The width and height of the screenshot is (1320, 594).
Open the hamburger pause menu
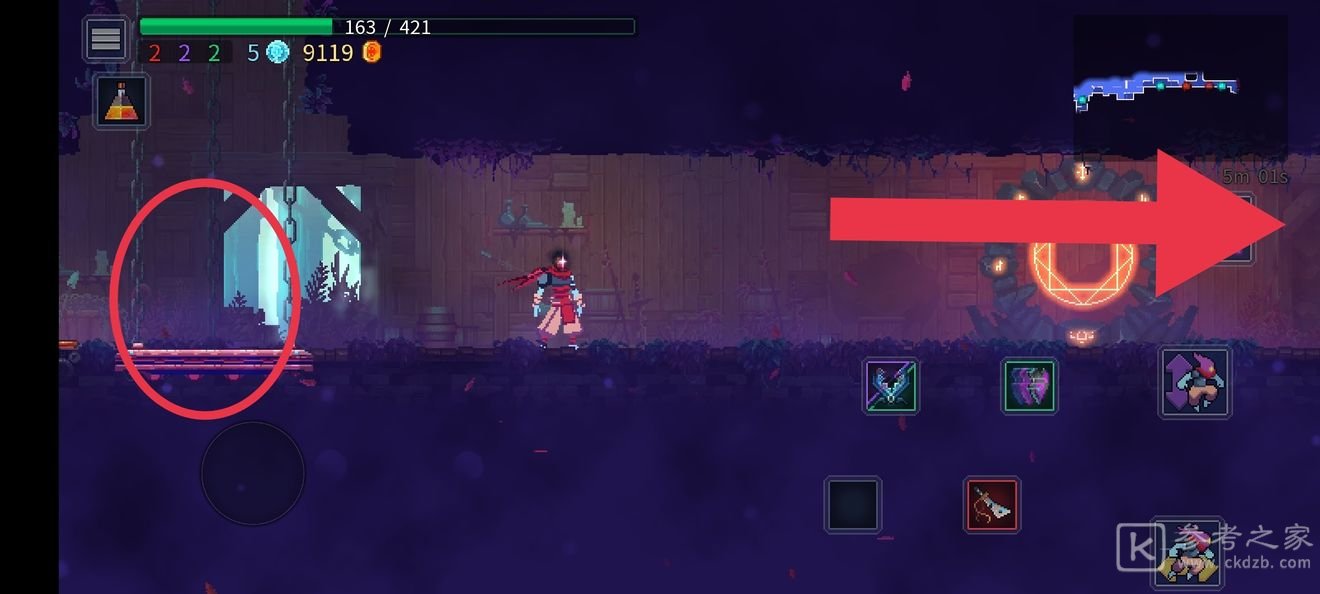(106, 39)
